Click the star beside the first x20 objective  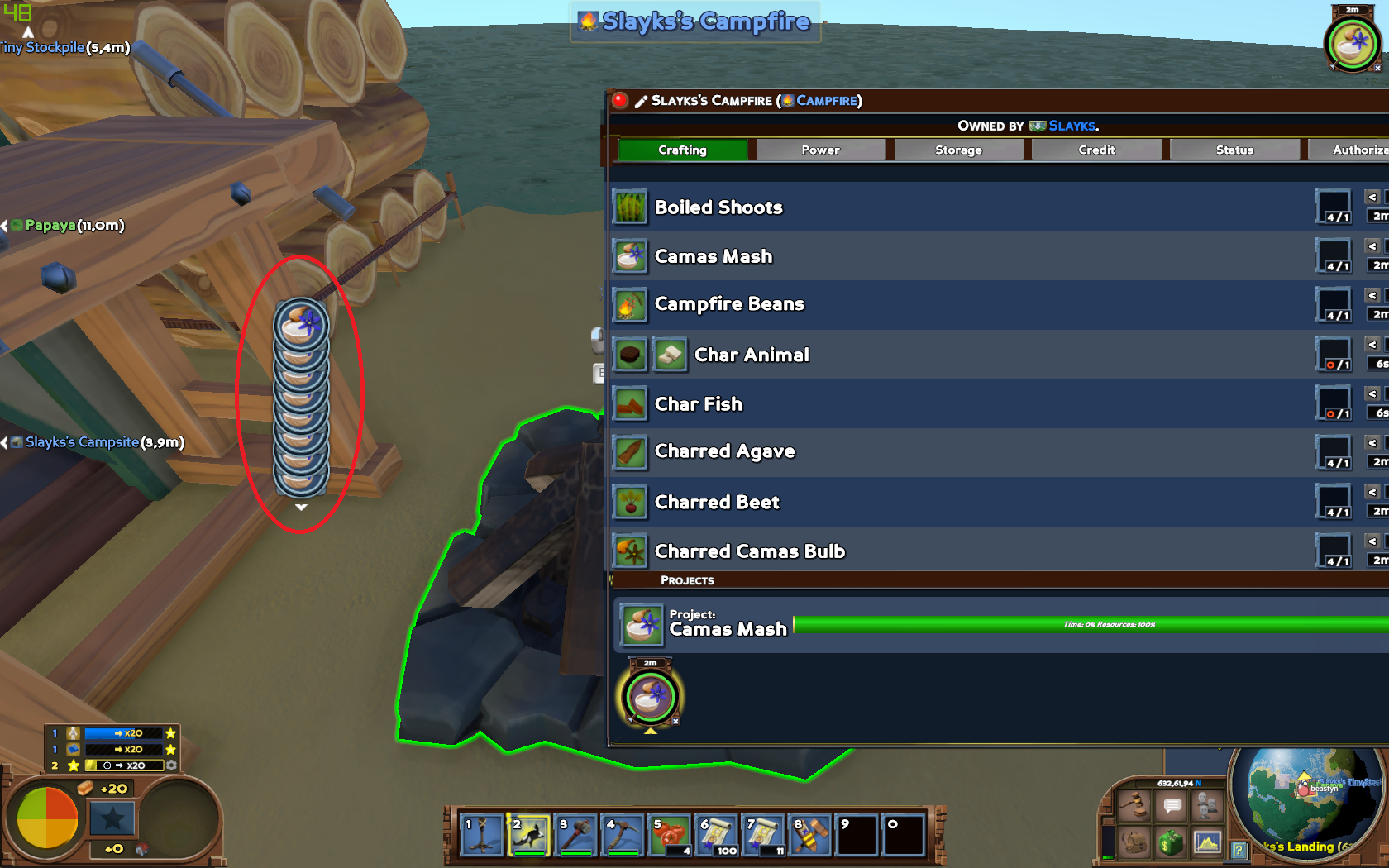(169, 732)
